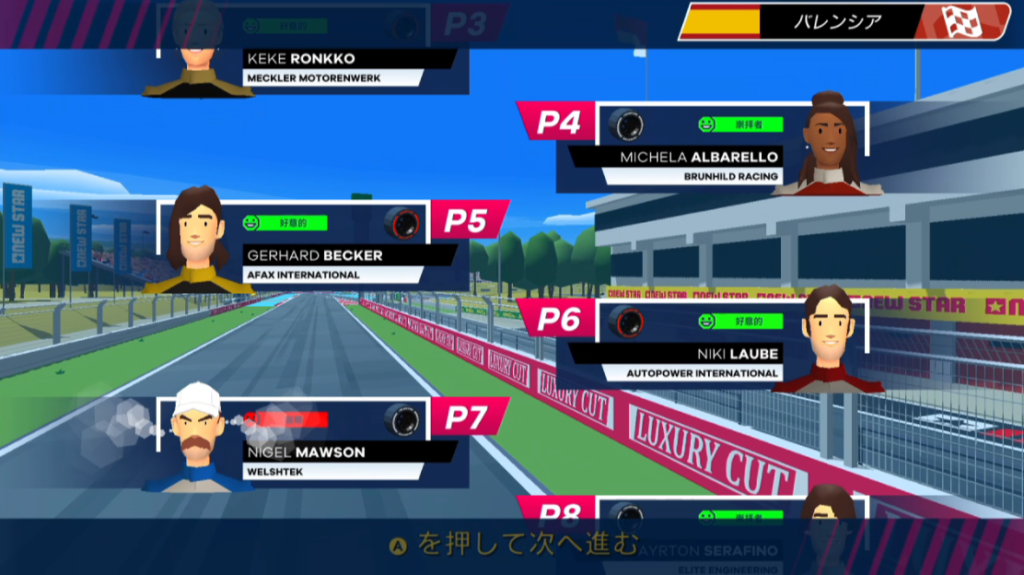Choose Michela Albarello's P4 driver card
Viewport: 1024px width, 575px height.
coord(700,148)
